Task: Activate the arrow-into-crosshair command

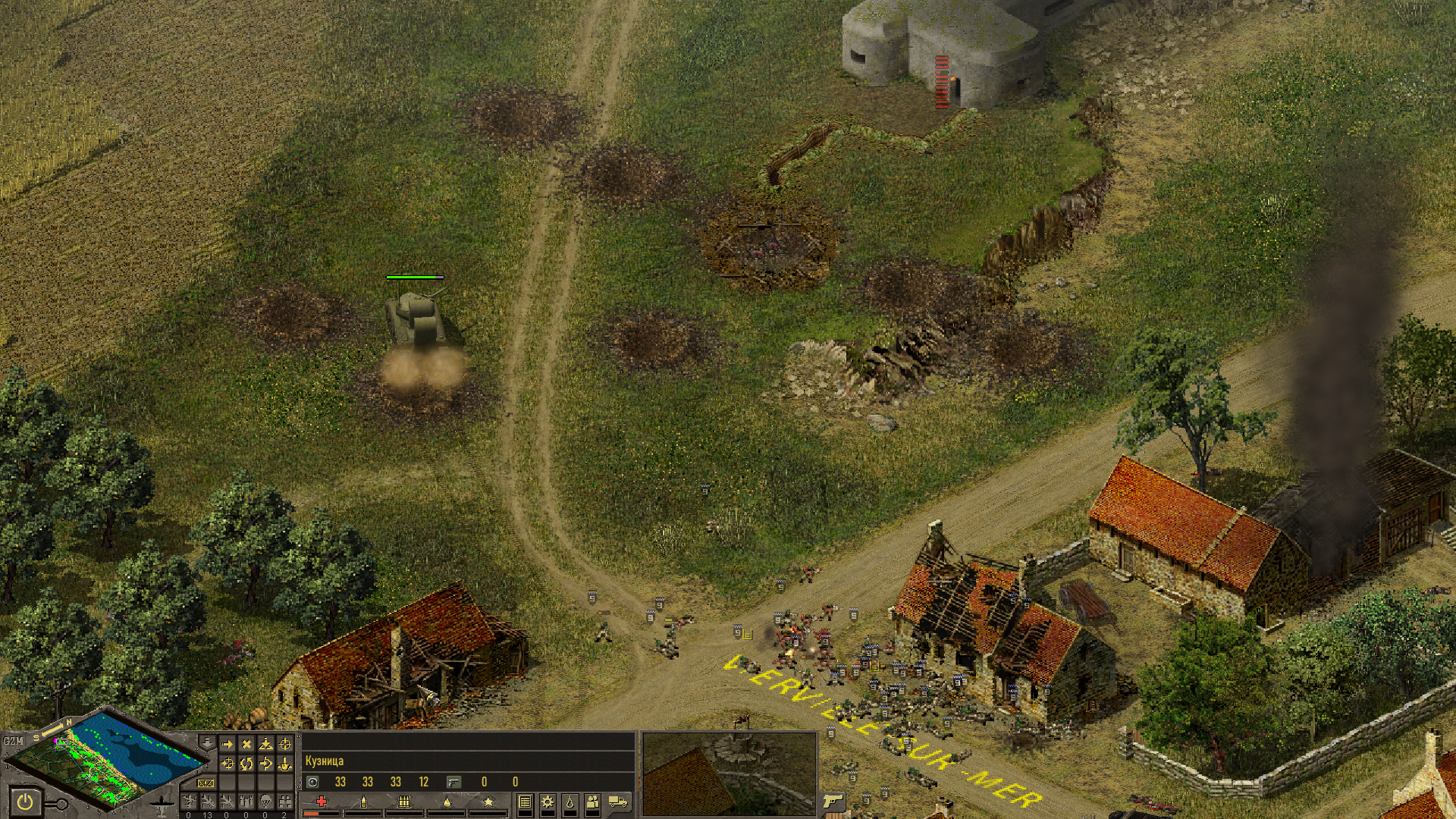Action: (227, 764)
